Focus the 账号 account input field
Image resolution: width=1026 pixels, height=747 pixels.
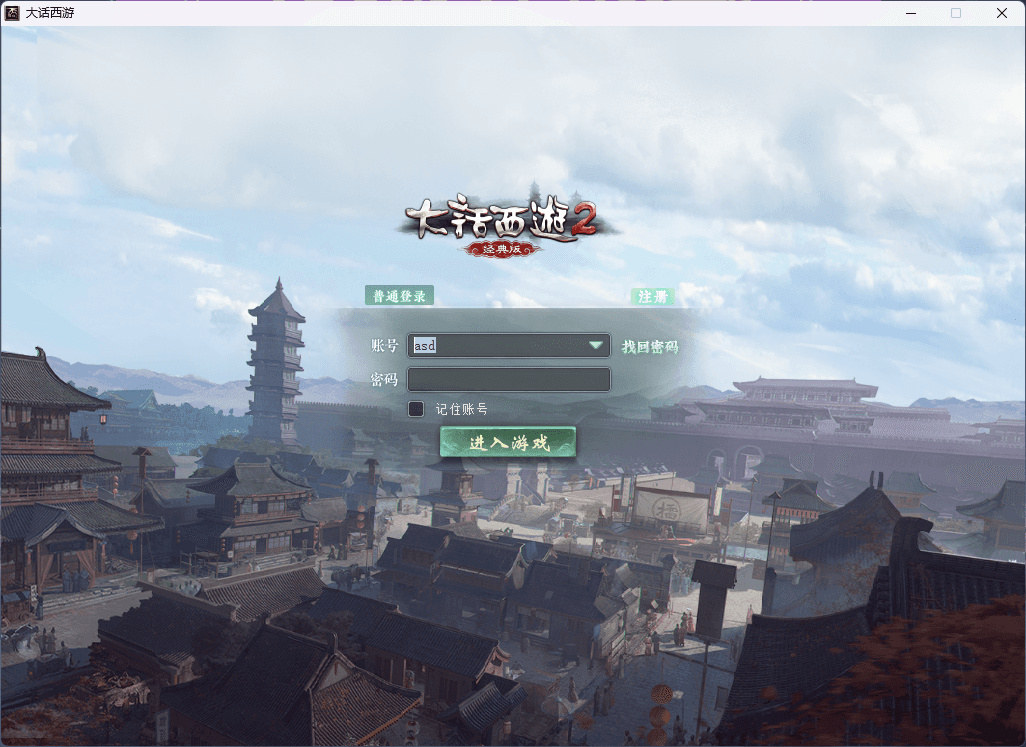495,346
